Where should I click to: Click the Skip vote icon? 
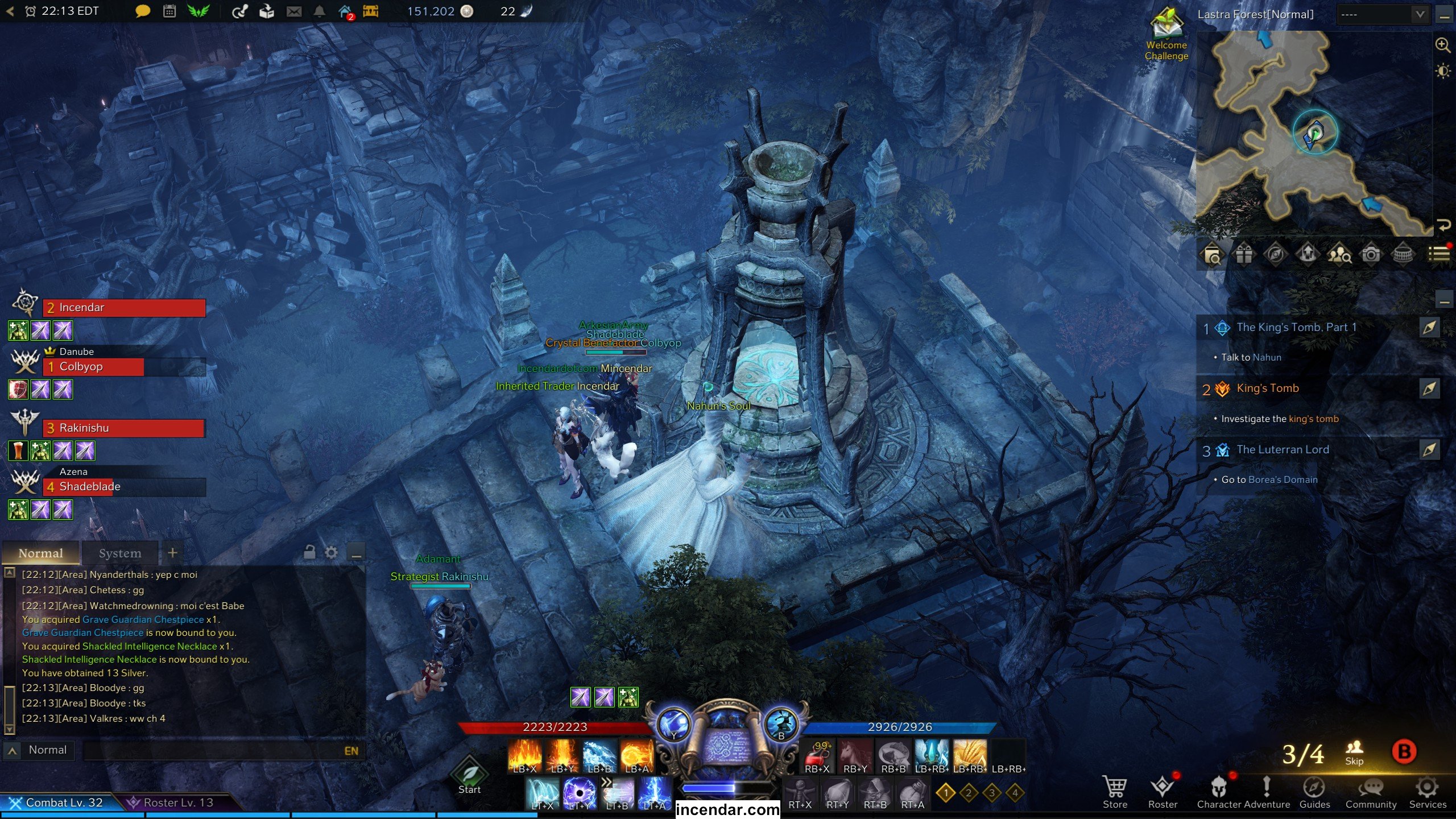[x=1354, y=752]
